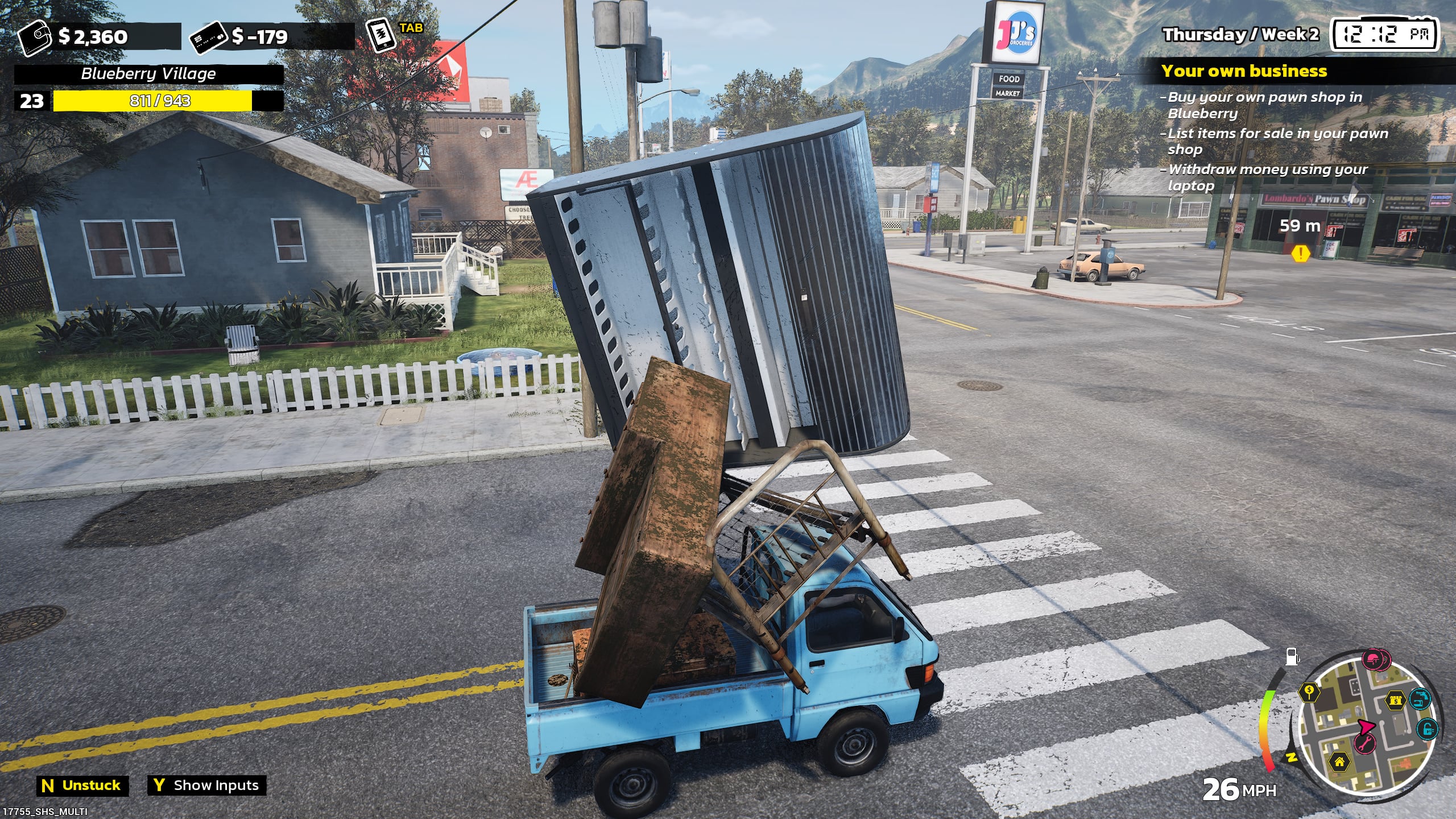1456x819 pixels.
Task: Select the pink wrench marker on minimap
Action: (x=1364, y=742)
